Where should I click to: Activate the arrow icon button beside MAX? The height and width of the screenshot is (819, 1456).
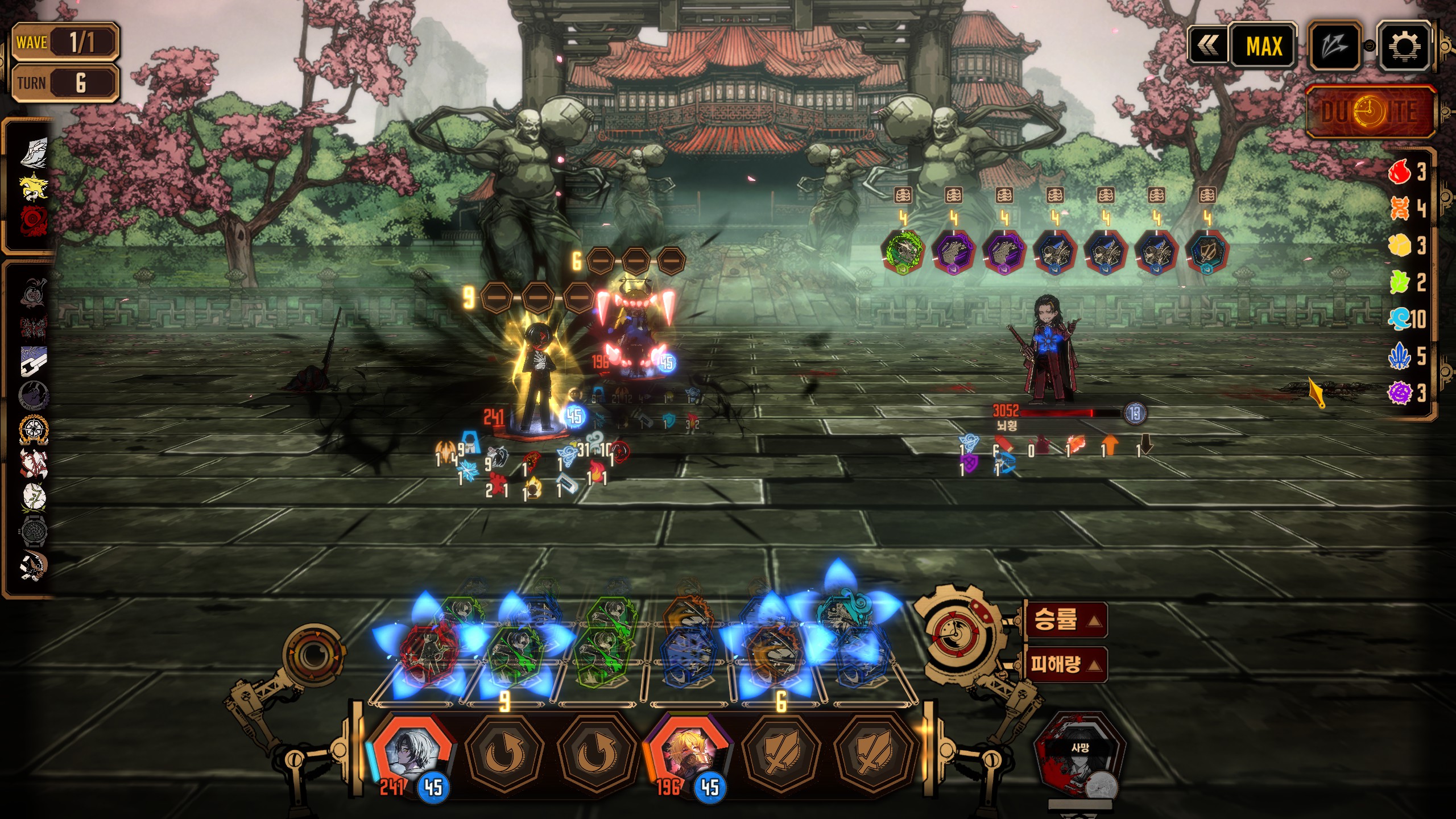(x=1334, y=46)
